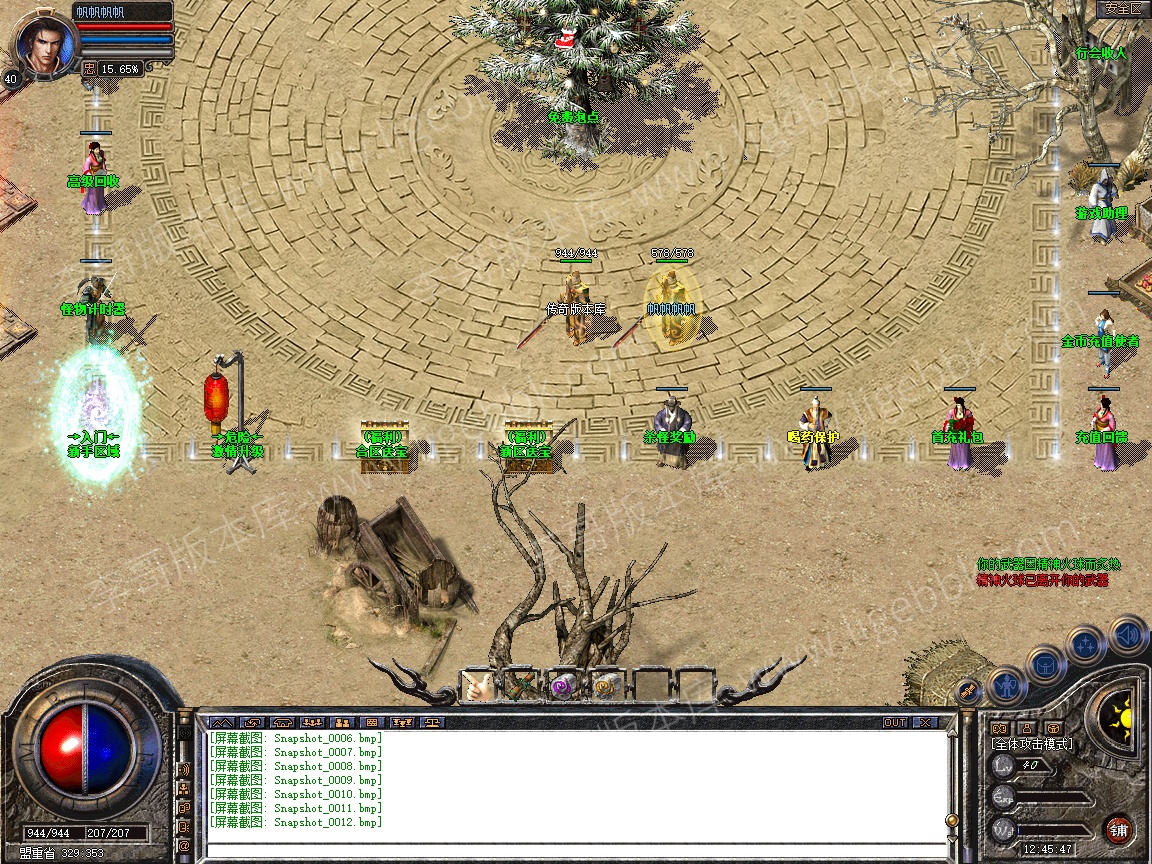Toggle the 全体攻击模式 attack mode label
This screenshot has height=864, width=1152.
tap(1031, 744)
